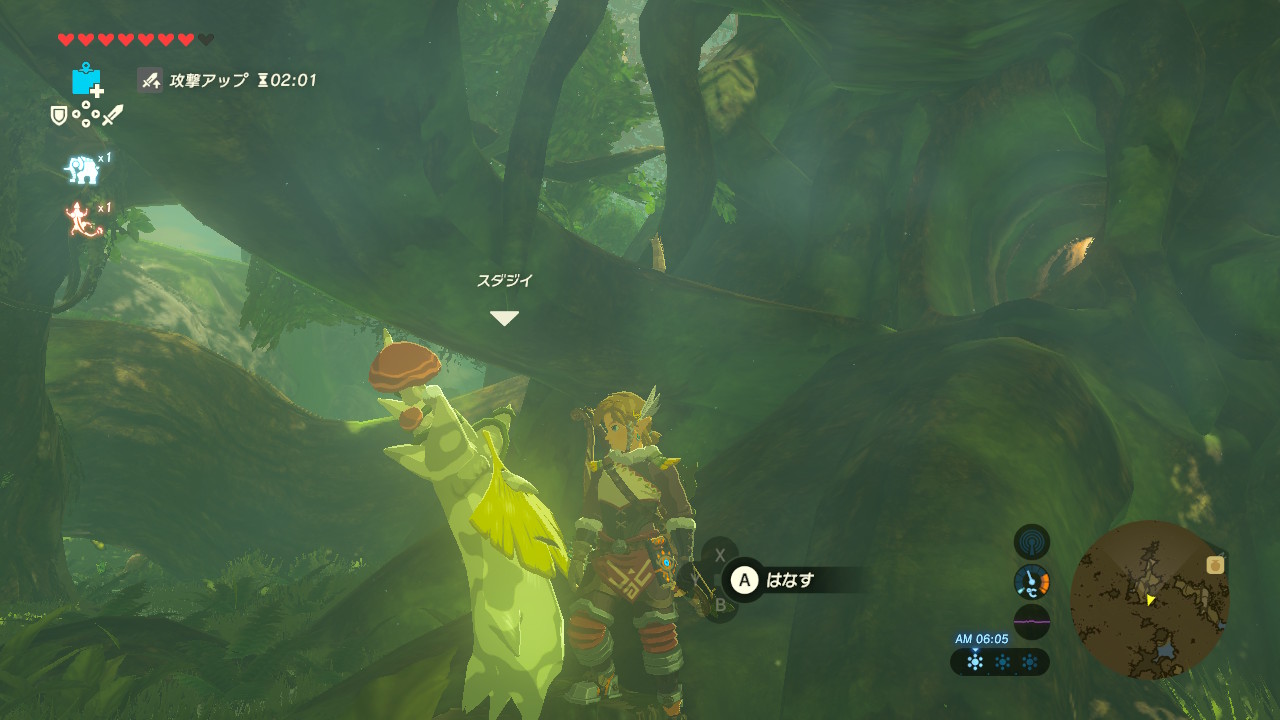Click the seed badge beside the minimap

click(1216, 565)
